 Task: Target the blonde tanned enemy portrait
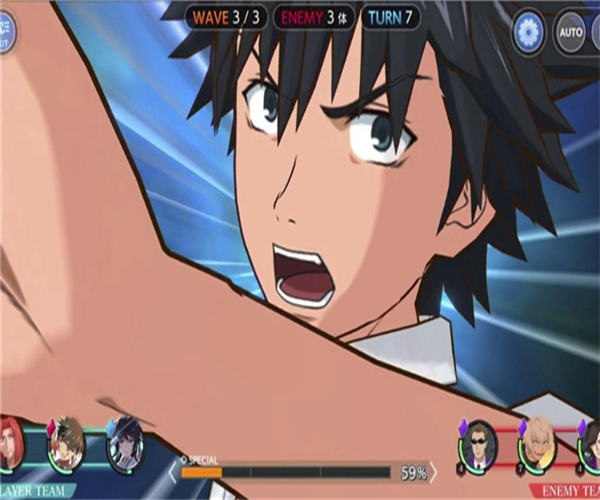point(537,441)
